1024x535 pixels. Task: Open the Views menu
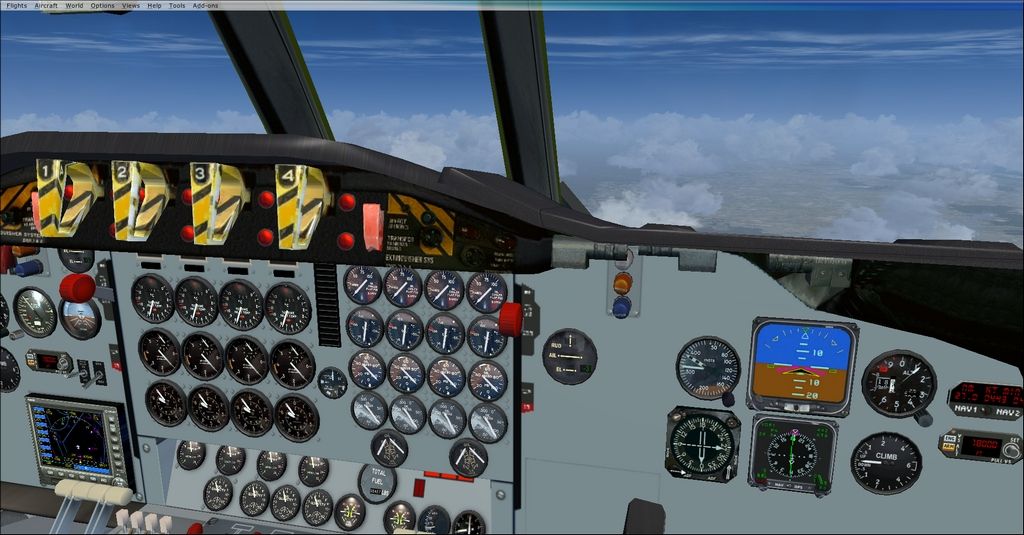pos(131,6)
